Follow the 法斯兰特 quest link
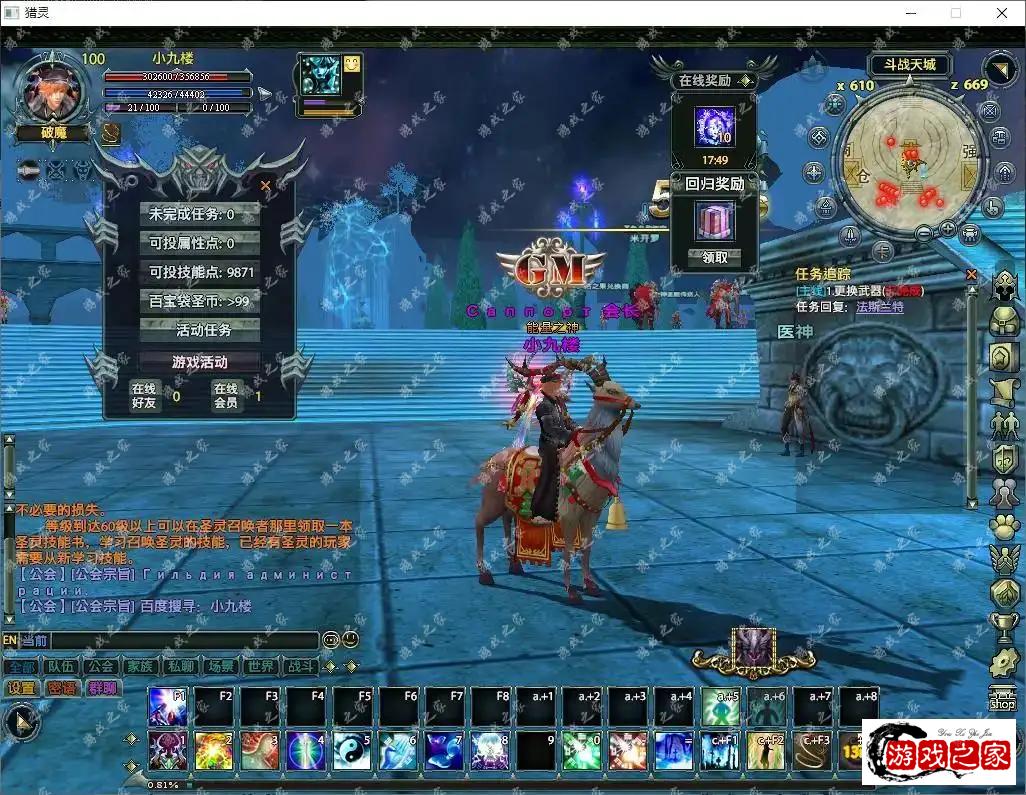Screen dimensions: 1026x795 tap(879, 307)
